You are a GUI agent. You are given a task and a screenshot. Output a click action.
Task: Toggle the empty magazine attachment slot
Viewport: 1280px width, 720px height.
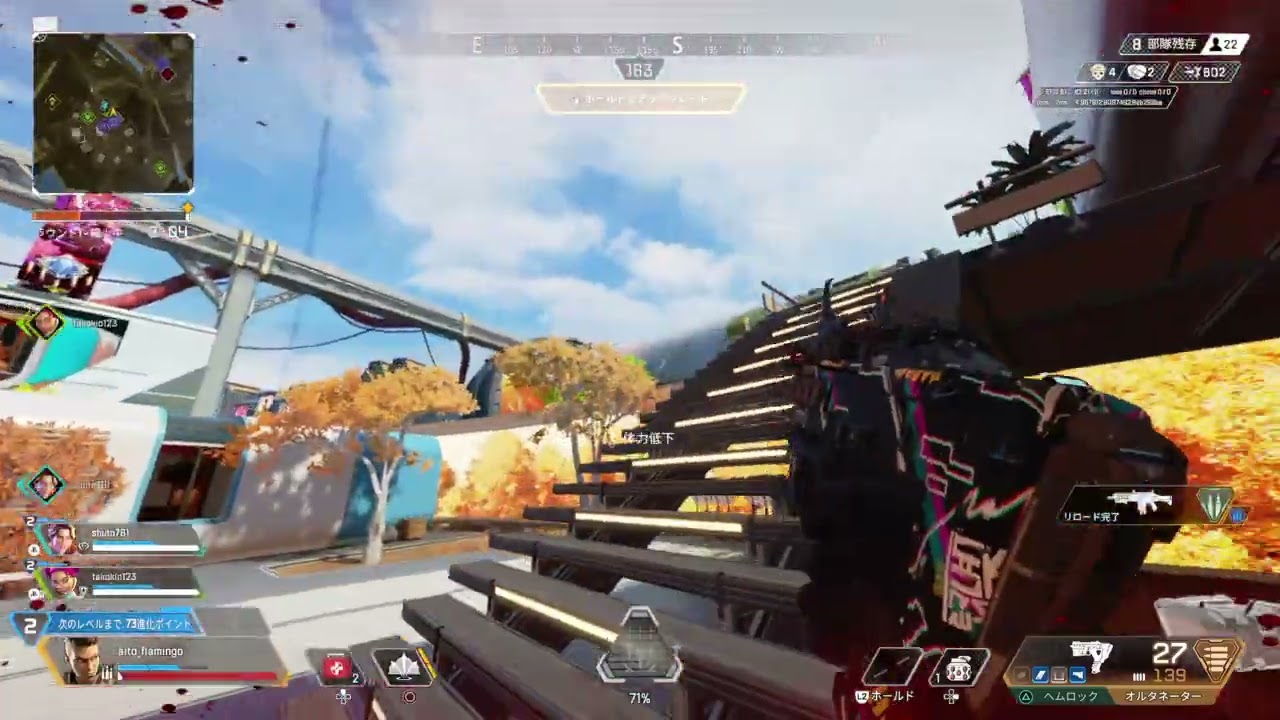coord(1057,675)
